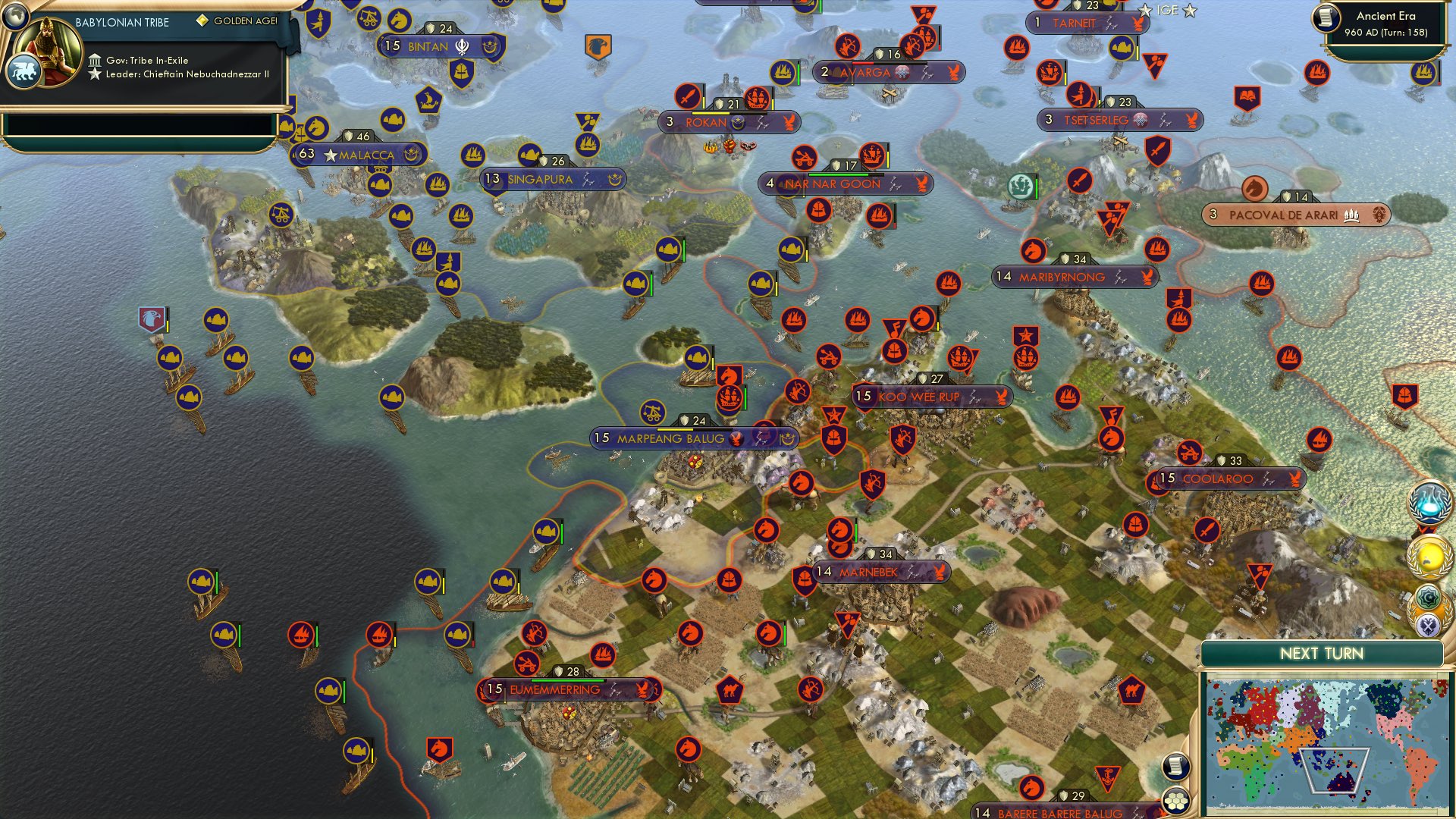Open diplomacy with the golden globe icon
Image resolution: width=1456 pixels, height=819 pixels.
click(x=1429, y=556)
